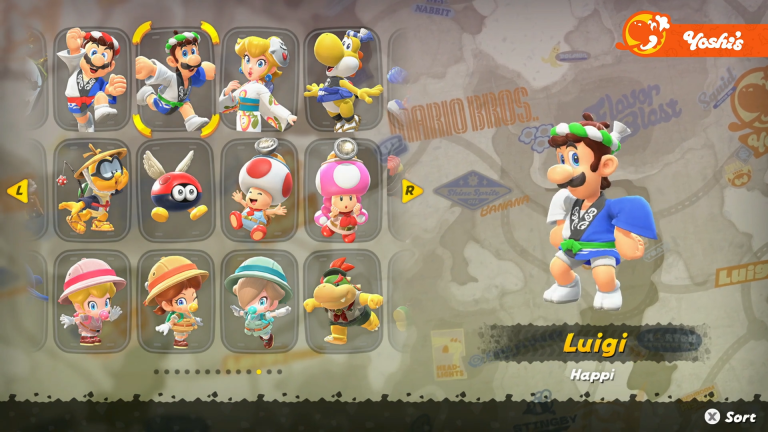768x432 pixels.
Task: Pick the red-spotted Toad character
Action: click(260, 190)
